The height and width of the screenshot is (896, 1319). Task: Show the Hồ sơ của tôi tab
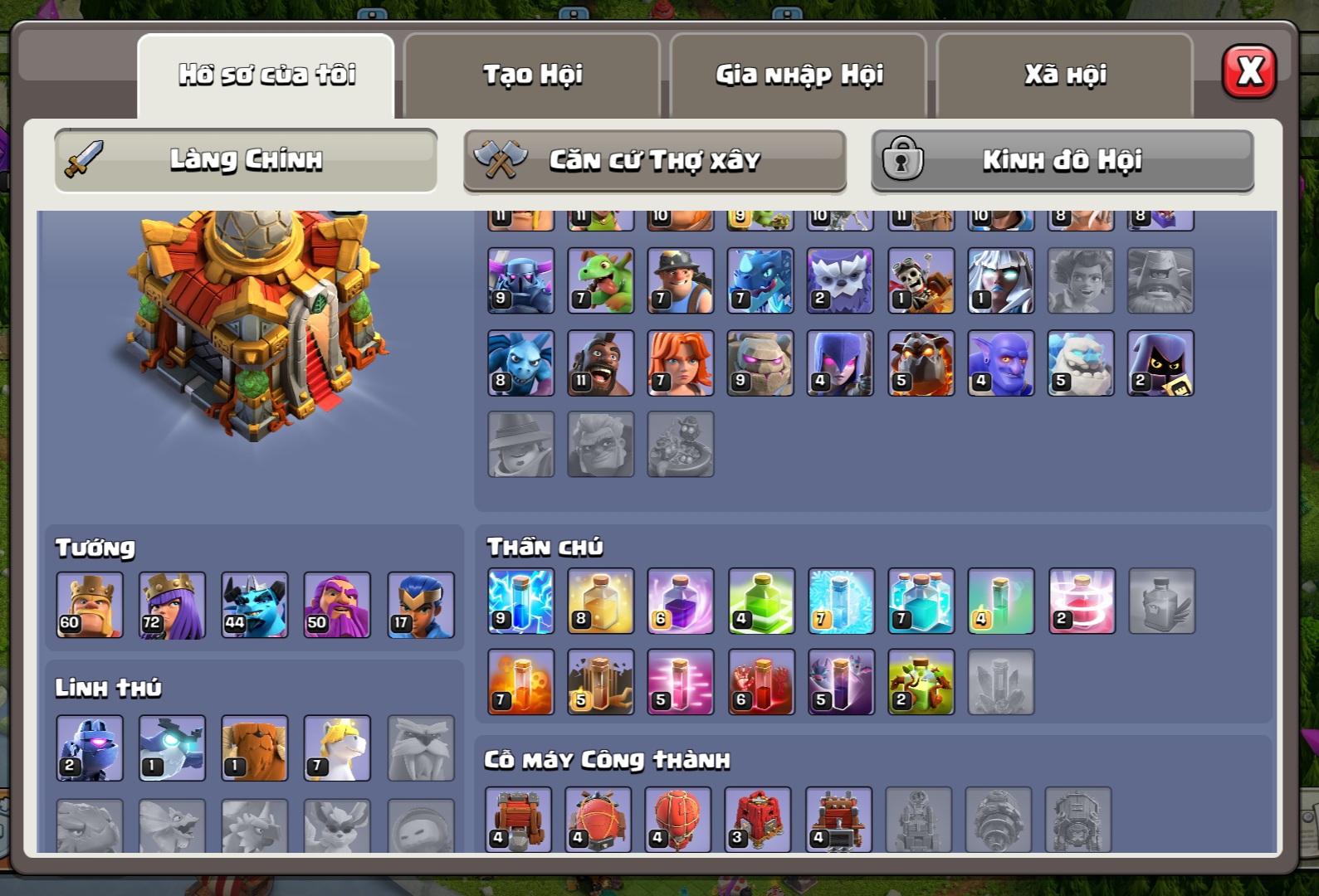pyautogui.click(x=266, y=75)
